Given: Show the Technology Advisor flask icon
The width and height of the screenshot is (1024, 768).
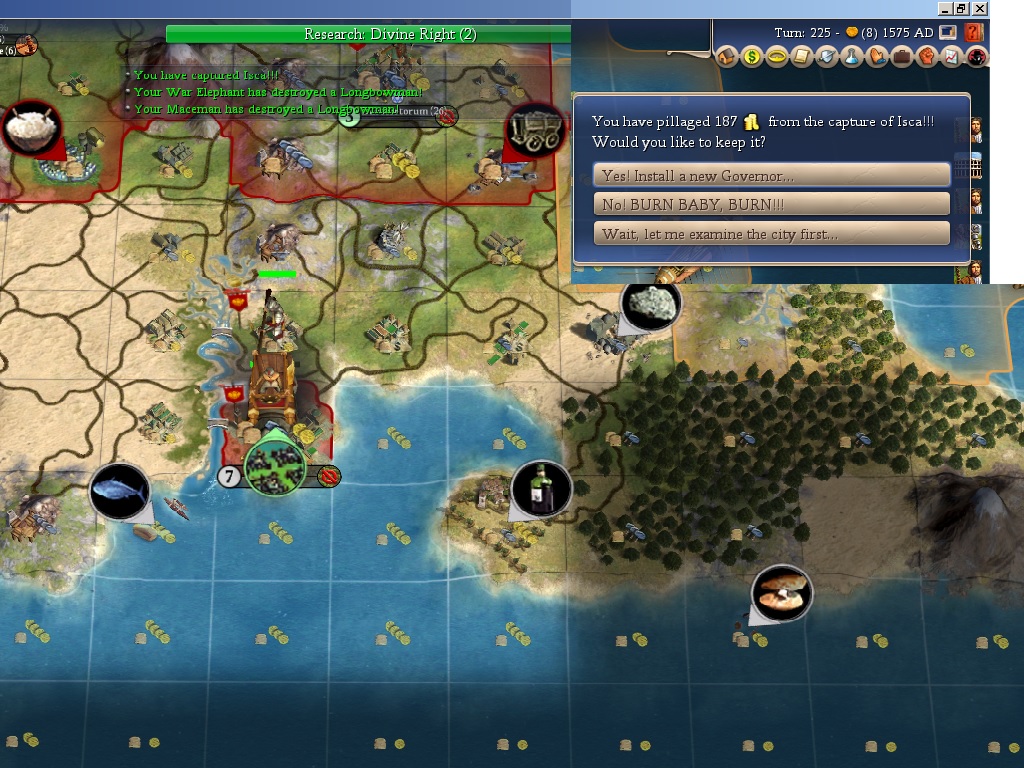Looking at the screenshot, I should (851, 57).
